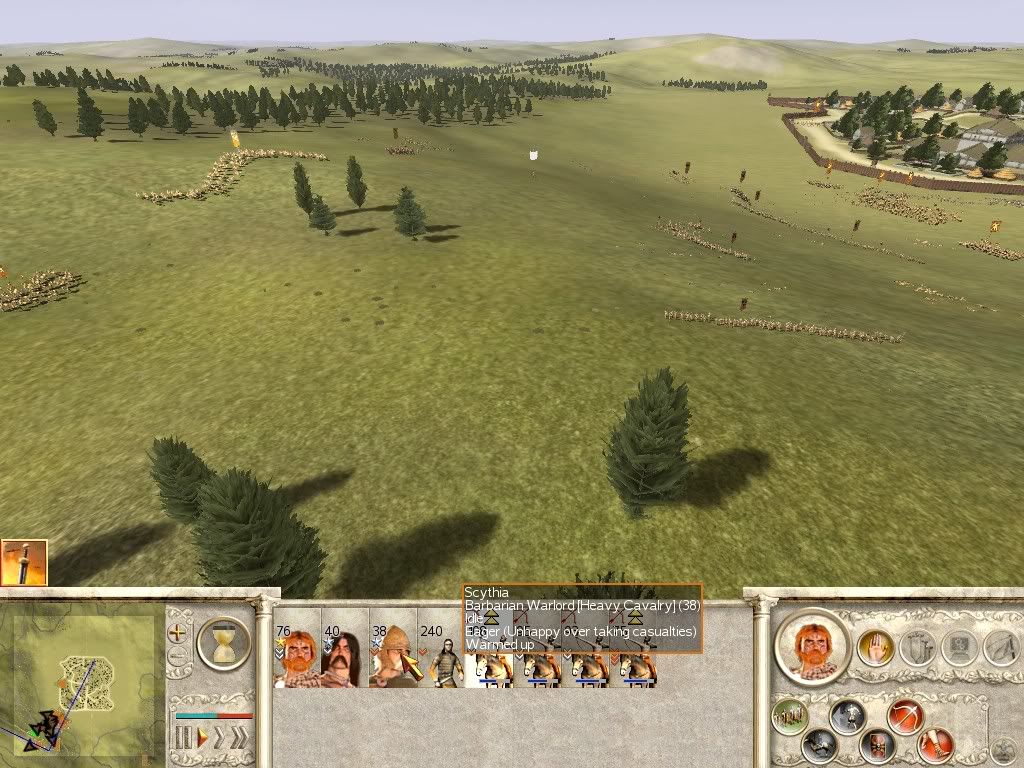Image resolution: width=1024 pixels, height=768 pixels.
Task: Set battle speed to fast forward
Action: point(219,739)
